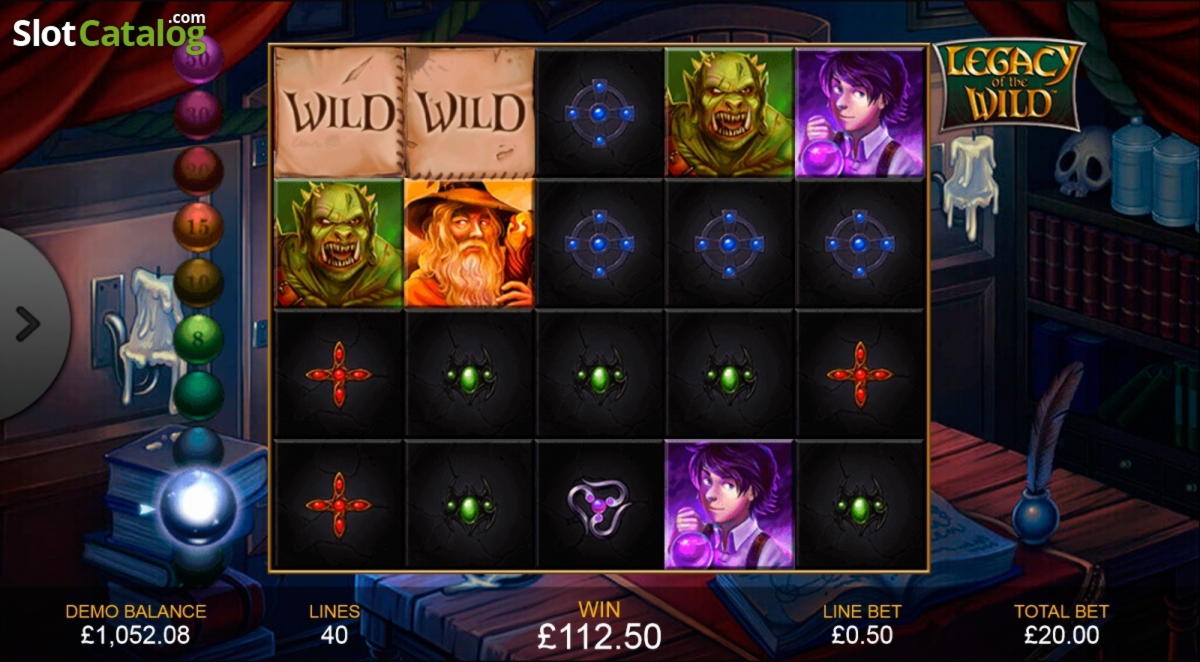Expand the side panel arrow tab
Image resolution: width=1200 pixels, height=662 pixels.
(28, 323)
